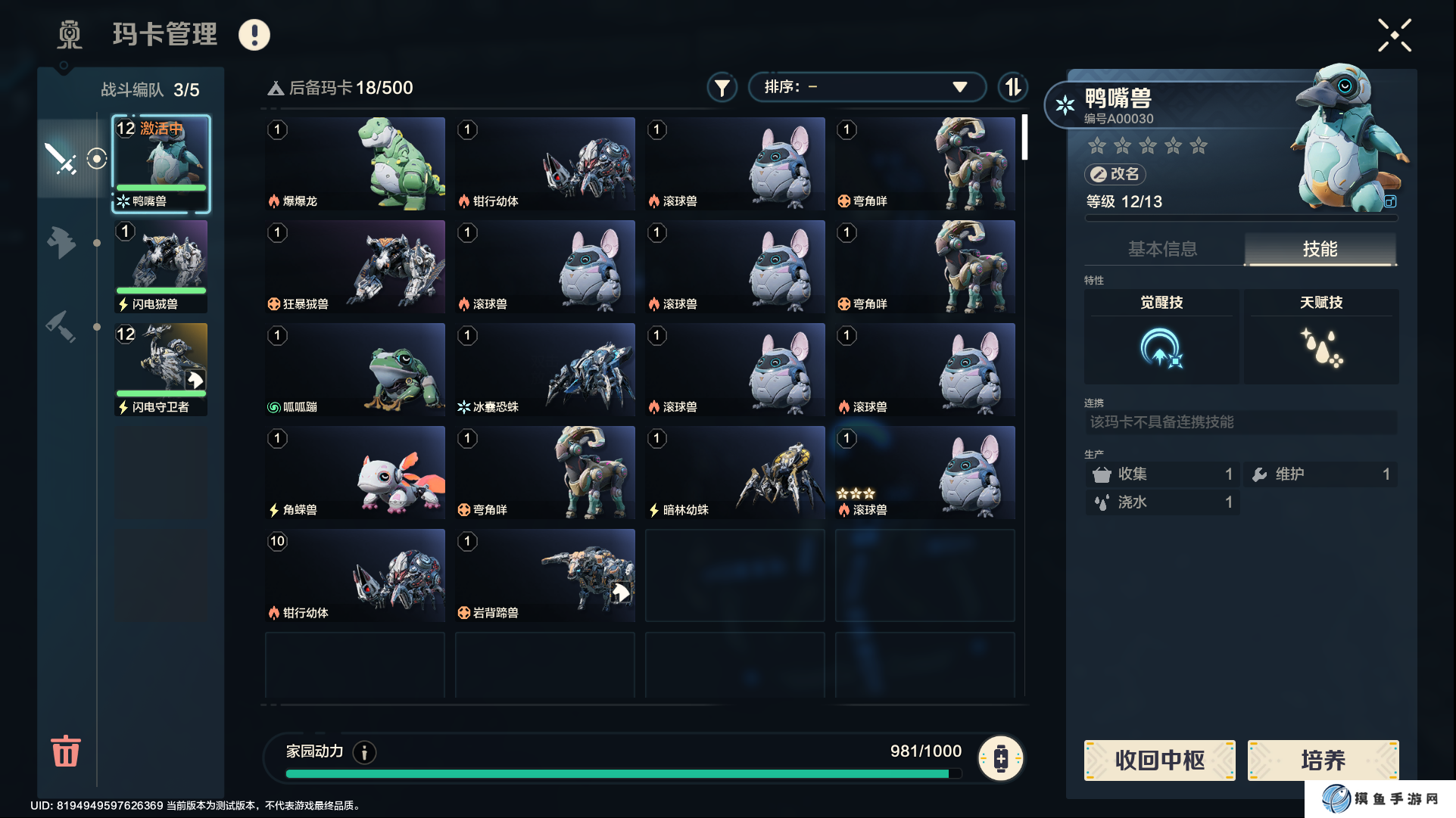The width and height of the screenshot is (1456, 818).
Task: Choose the 岩背蹄兽 card
Action: tap(545, 575)
